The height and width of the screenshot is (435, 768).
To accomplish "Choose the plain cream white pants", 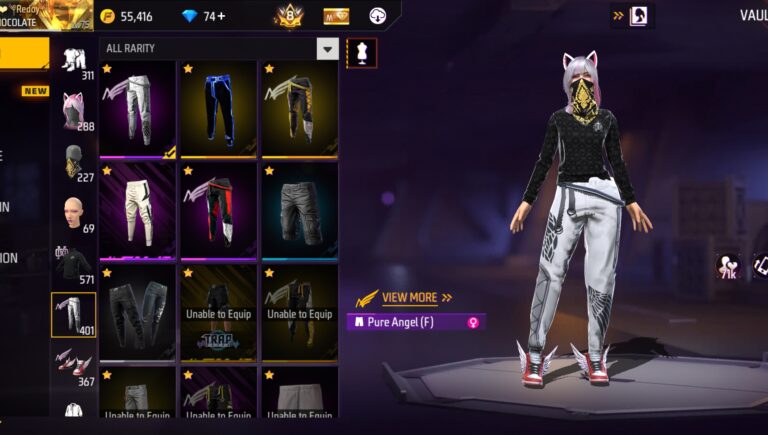I will tap(137, 210).
